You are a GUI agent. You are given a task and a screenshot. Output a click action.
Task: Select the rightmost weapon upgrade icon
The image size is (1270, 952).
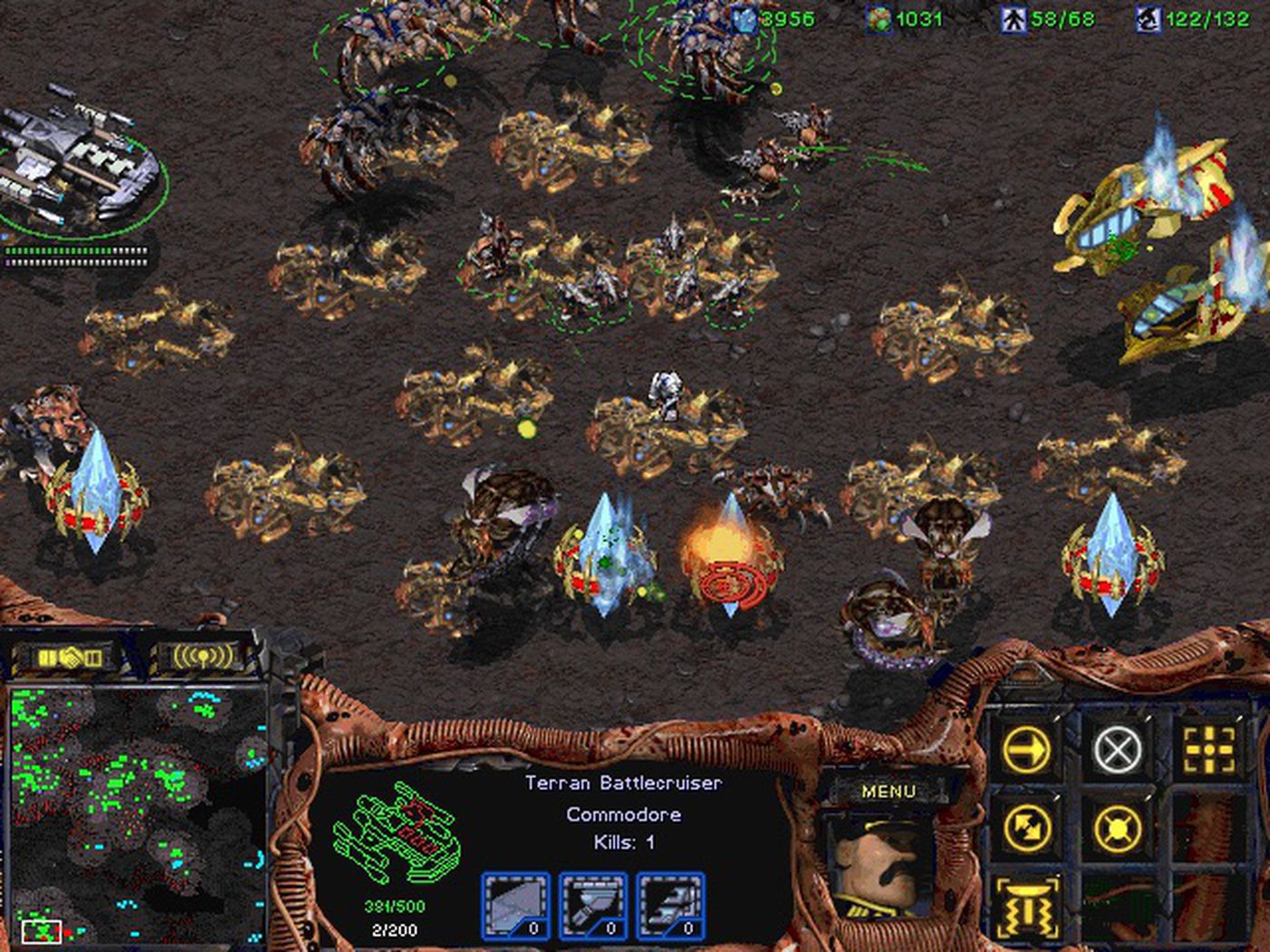tap(671, 905)
